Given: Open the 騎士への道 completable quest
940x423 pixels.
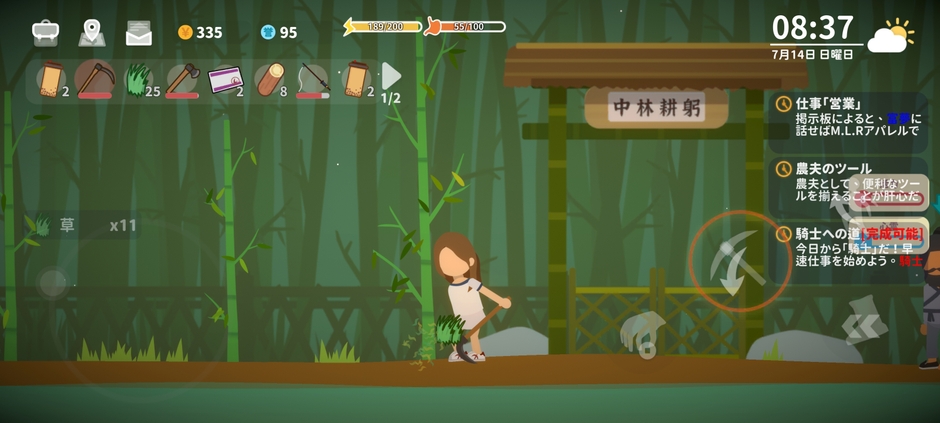Looking at the screenshot, I should coord(850,247).
